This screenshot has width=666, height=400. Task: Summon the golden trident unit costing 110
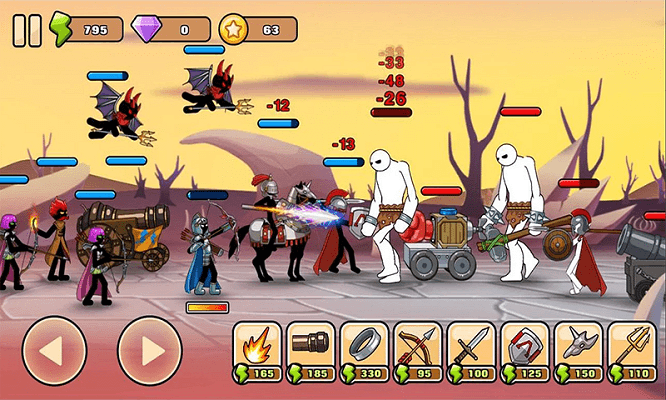coord(631,350)
